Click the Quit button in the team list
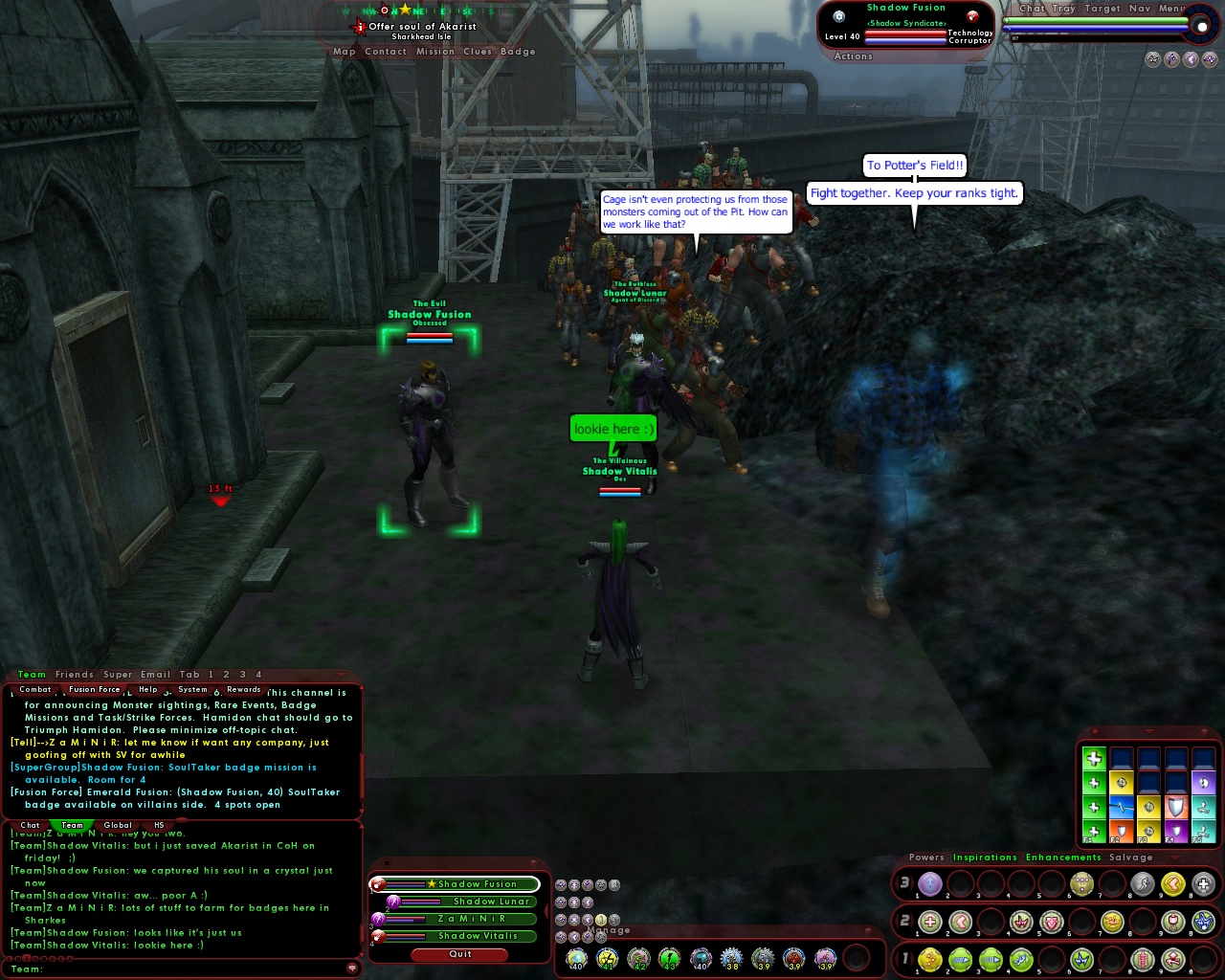 pyautogui.click(x=459, y=954)
